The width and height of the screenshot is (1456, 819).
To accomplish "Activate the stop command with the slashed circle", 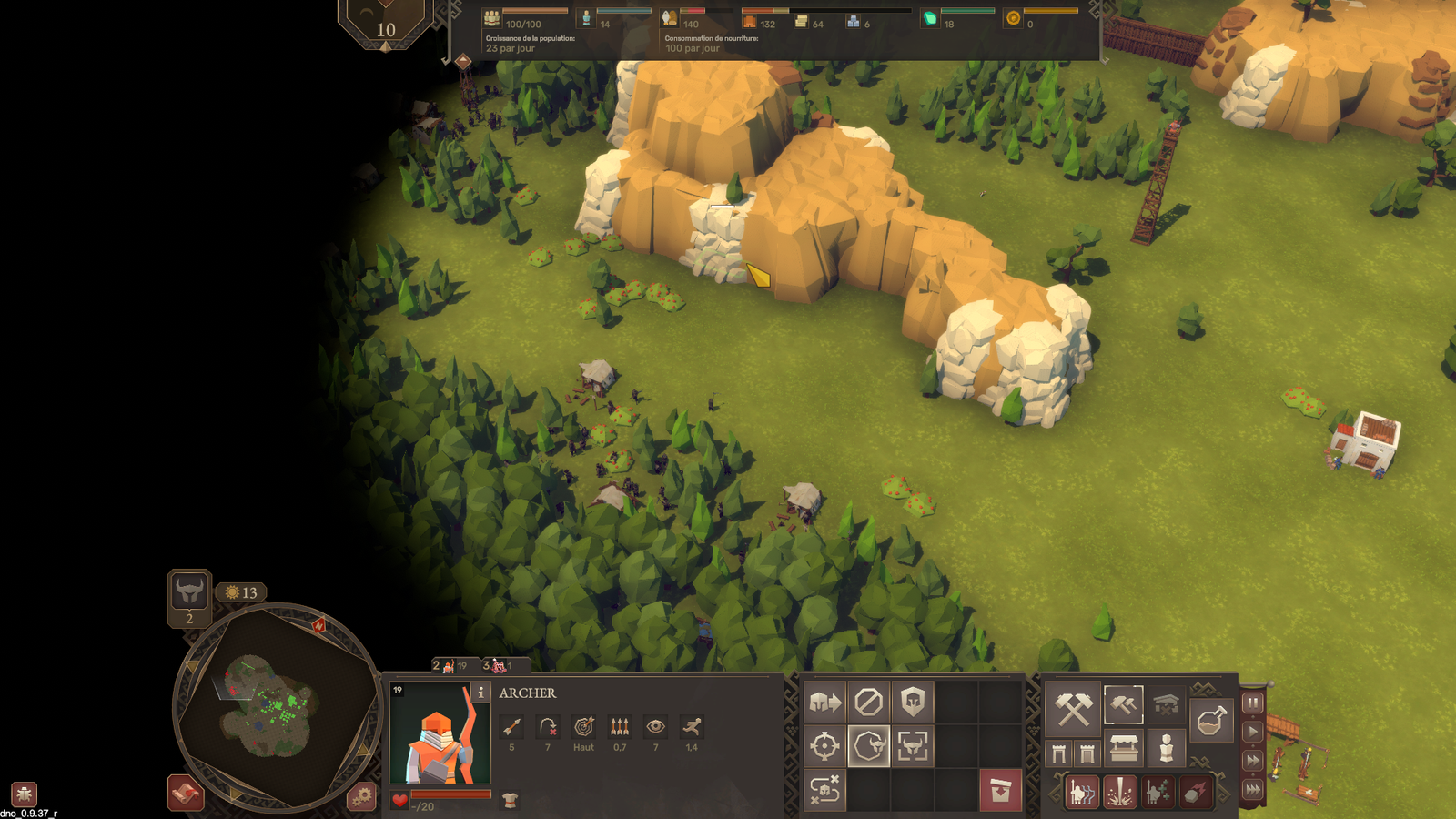I will [868, 703].
